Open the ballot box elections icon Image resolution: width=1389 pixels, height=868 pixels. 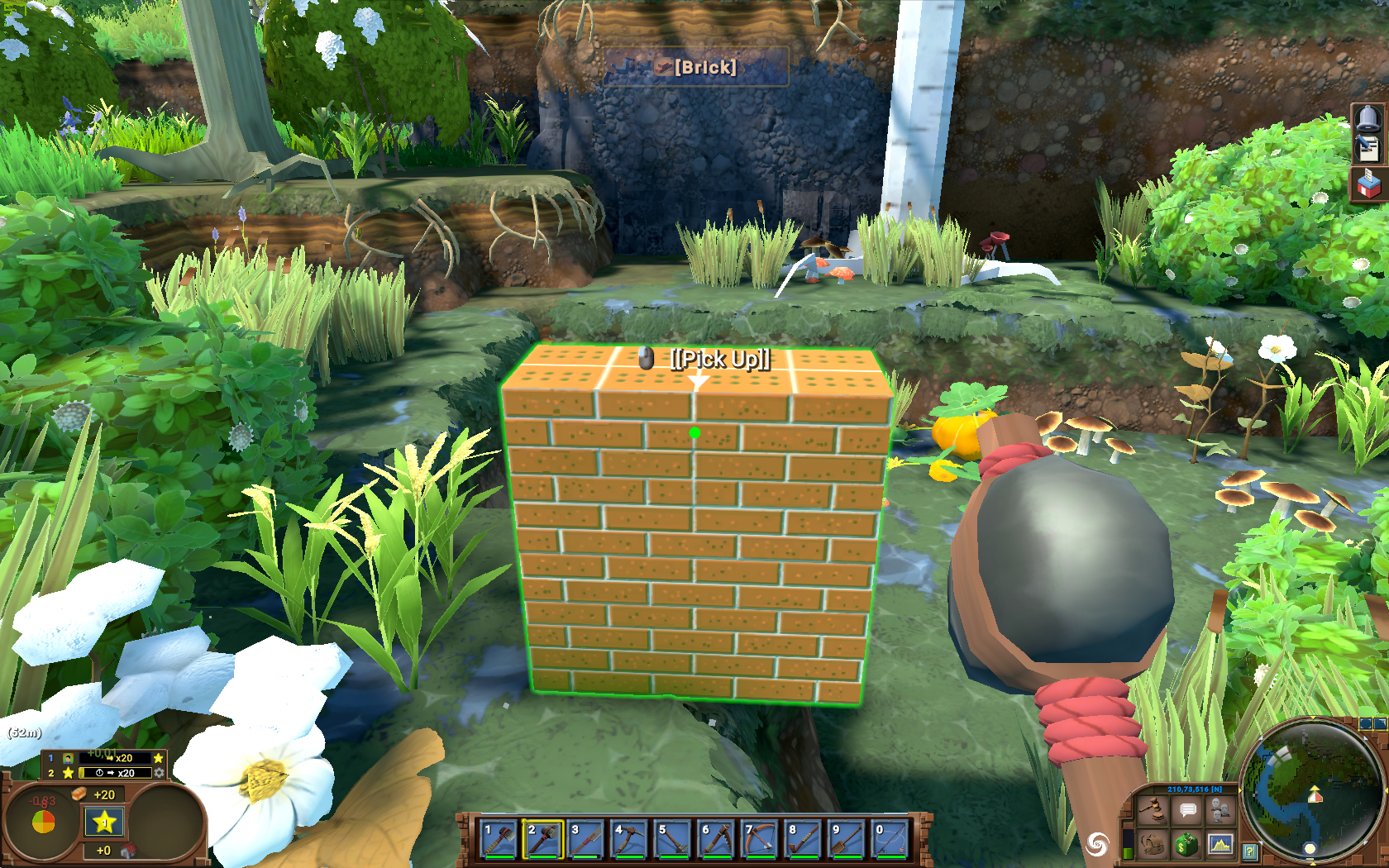click(x=1368, y=184)
